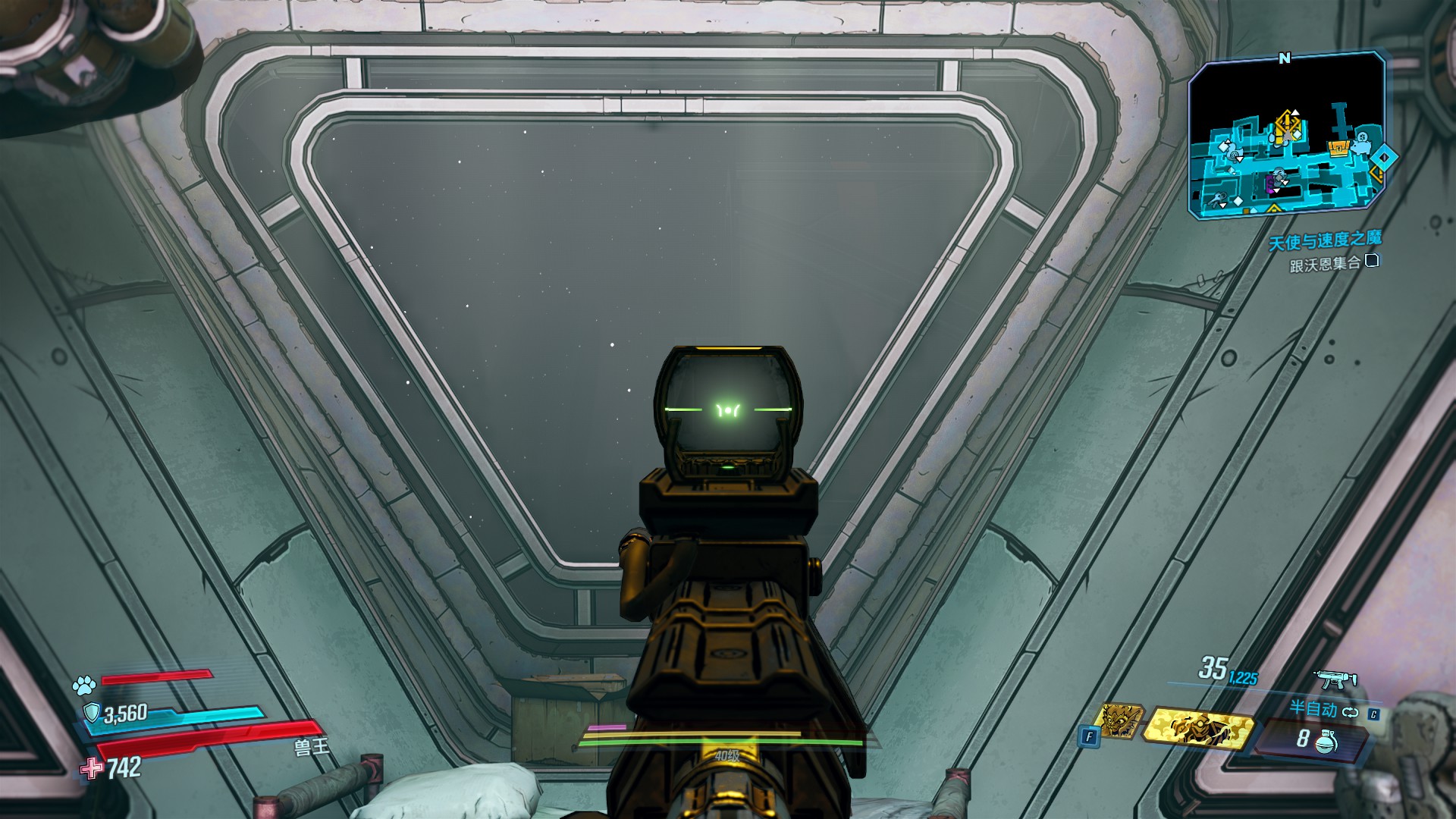Open the minimap in the corner

pyautogui.click(x=1286, y=136)
